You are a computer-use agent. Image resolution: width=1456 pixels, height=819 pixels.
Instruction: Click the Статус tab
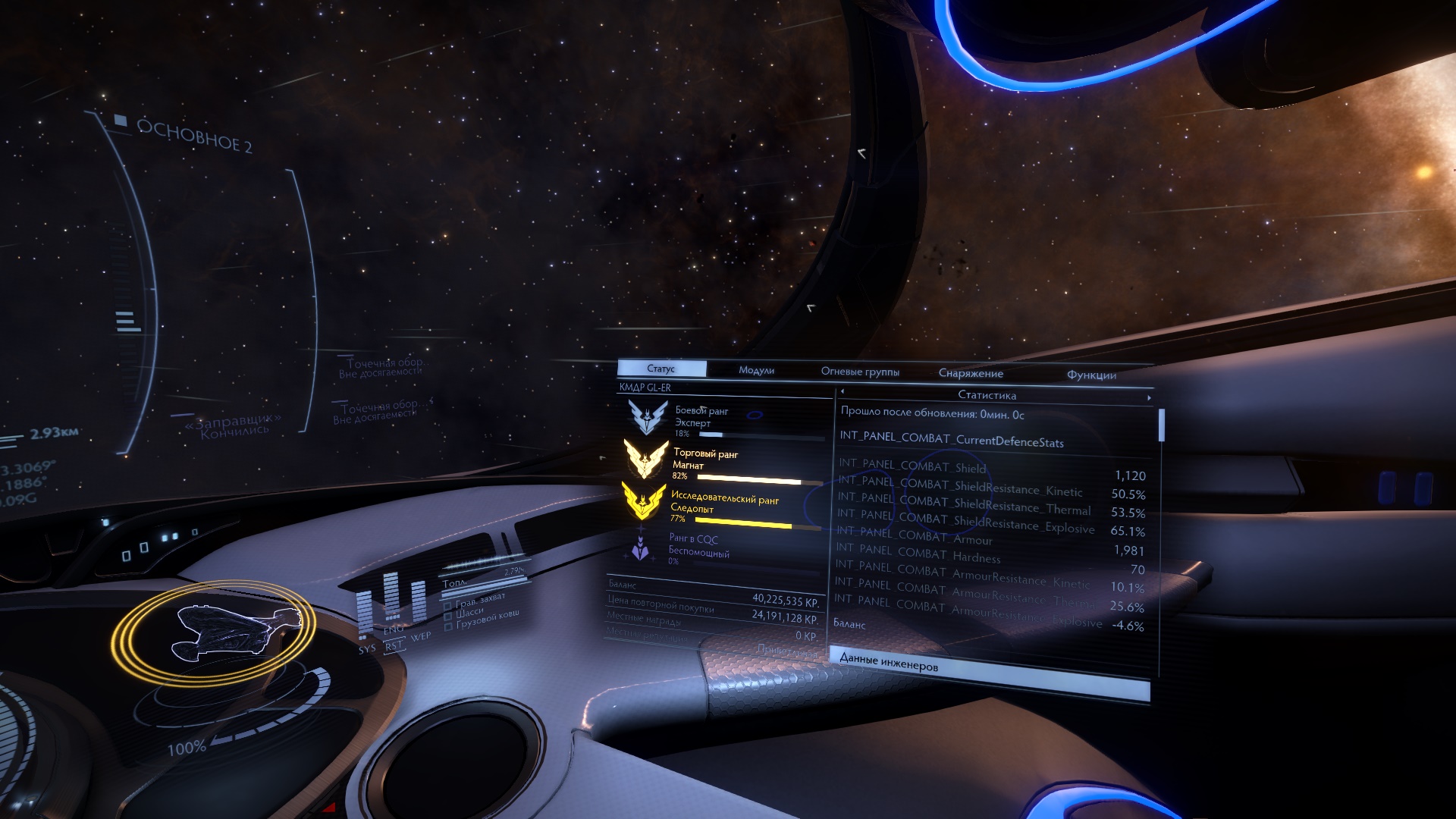[661, 369]
